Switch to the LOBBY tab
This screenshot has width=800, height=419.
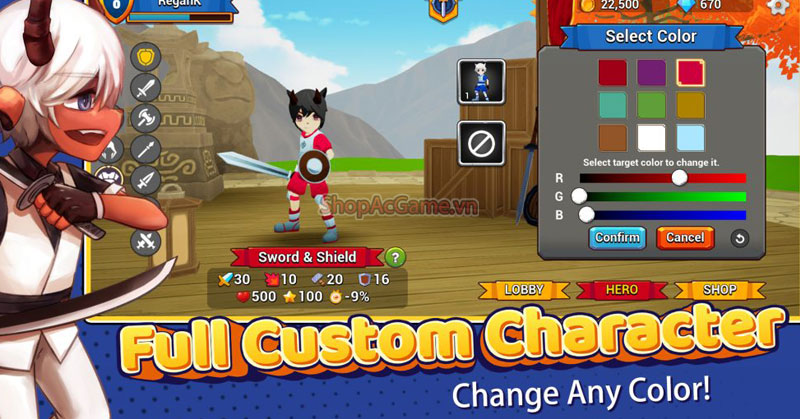pyautogui.click(x=523, y=290)
